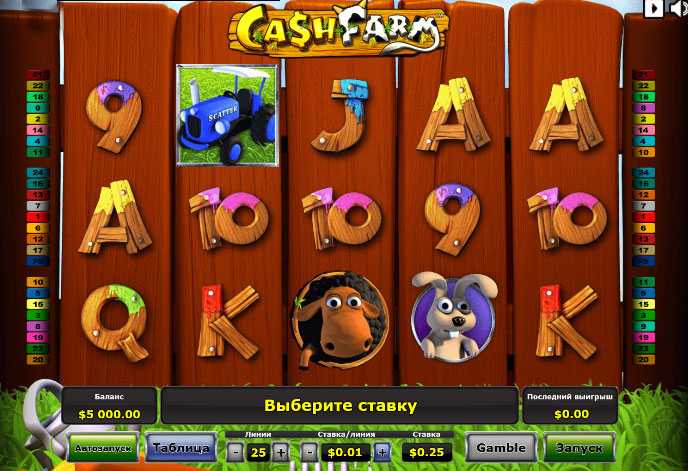Start the spin with the Запуск button
The image size is (688, 471).
pyautogui.click(x=580, y=447)
